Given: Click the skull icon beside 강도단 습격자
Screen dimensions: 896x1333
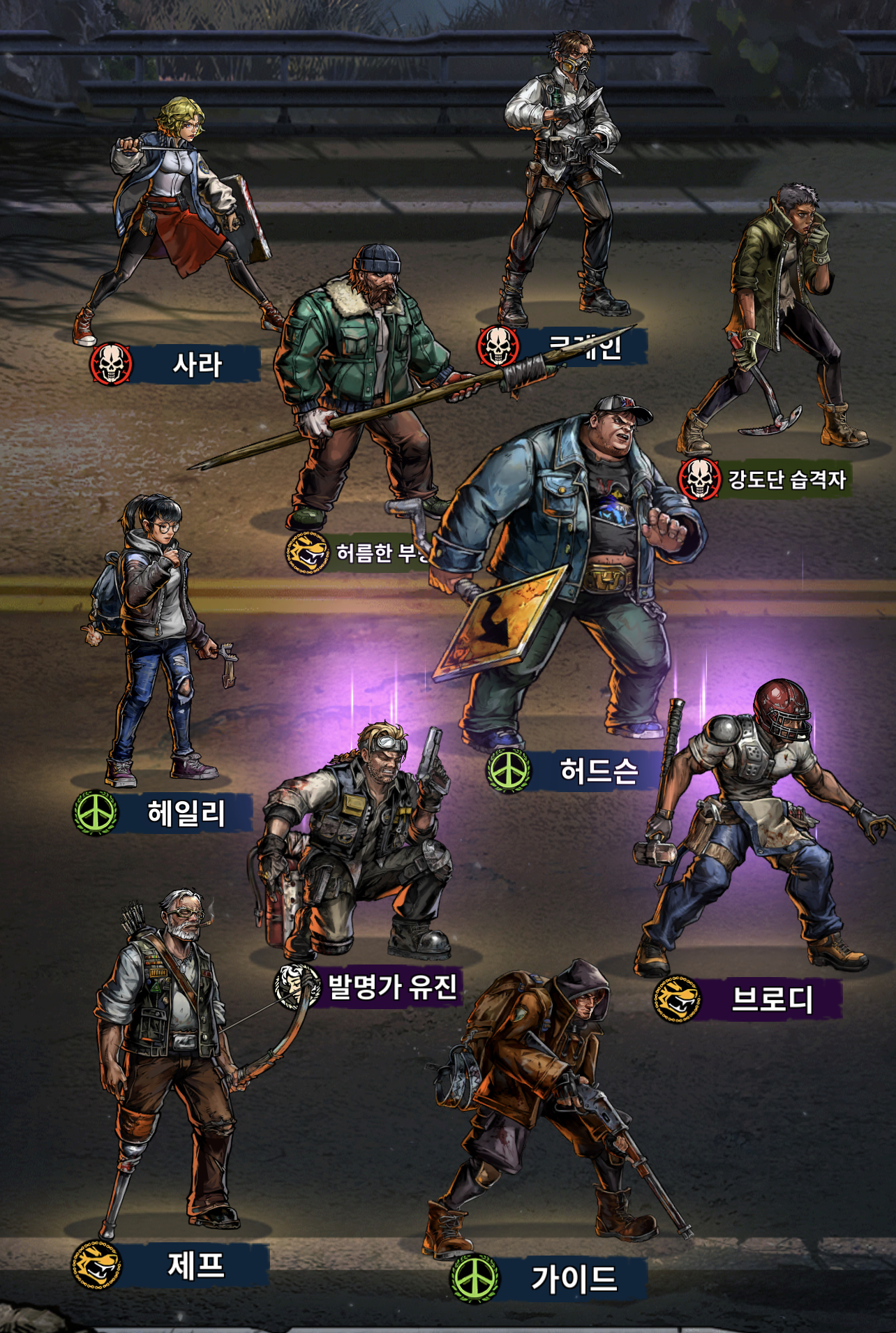Looking at the screenshot, I should [699, 479].
